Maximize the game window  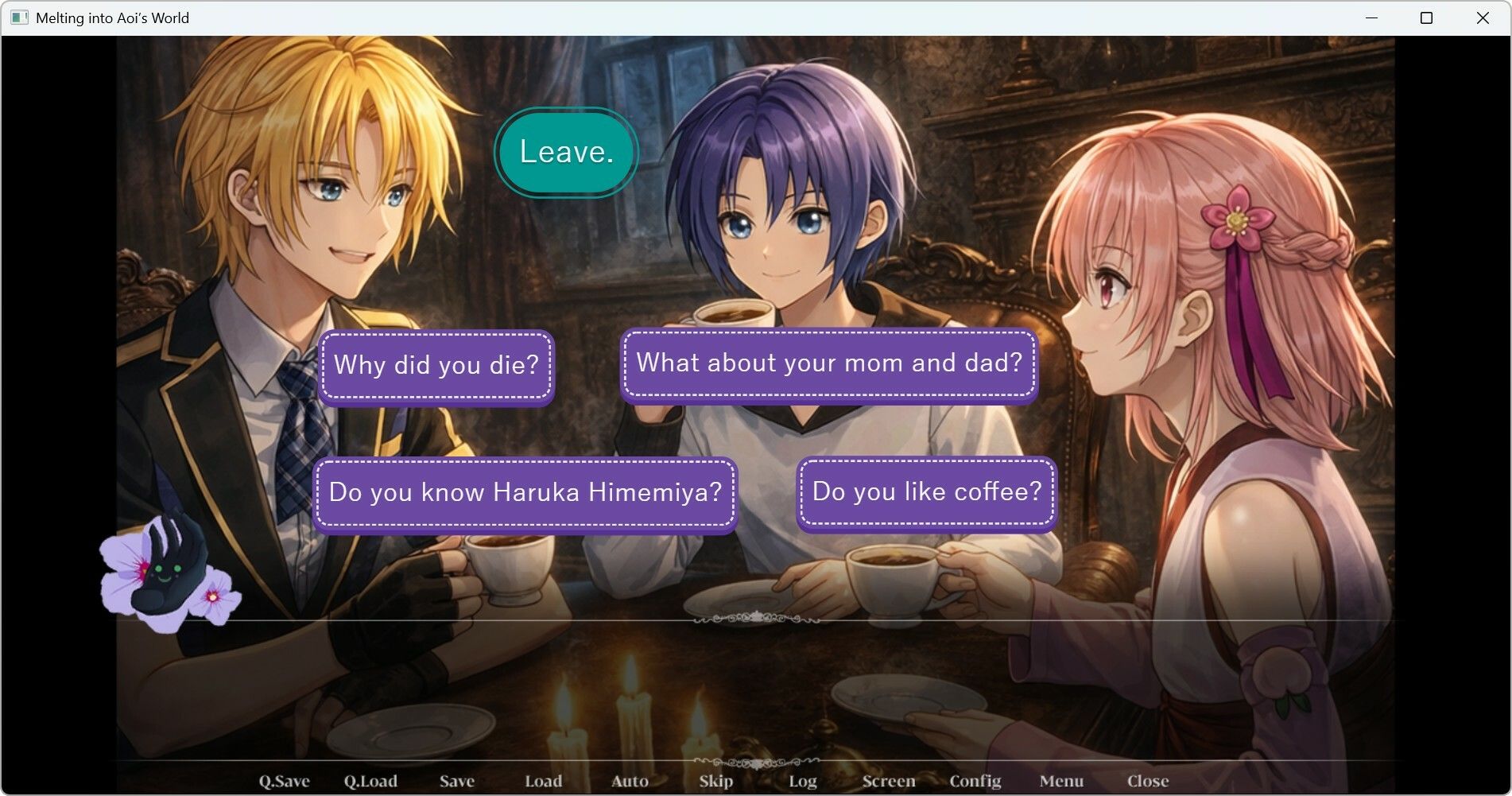coord(1426,17)
